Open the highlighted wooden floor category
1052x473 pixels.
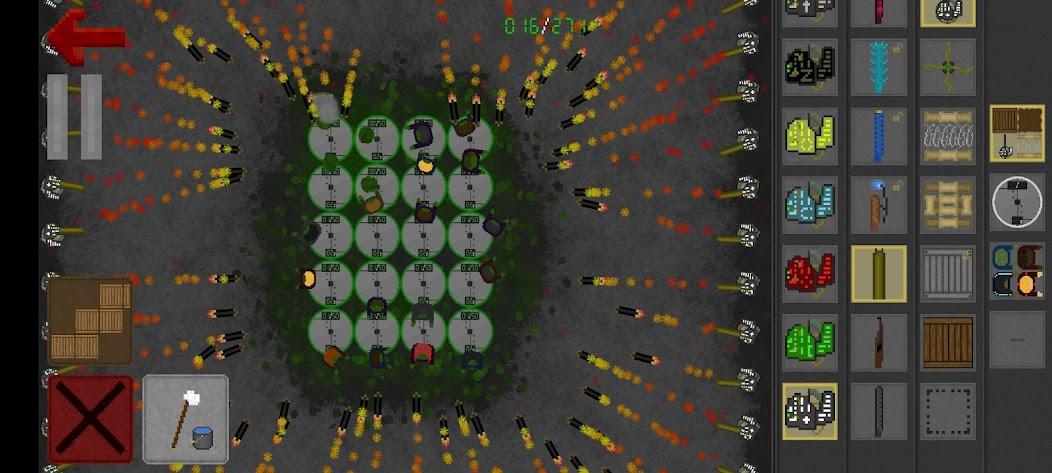pyautogui.click(x=1017, y=133)
